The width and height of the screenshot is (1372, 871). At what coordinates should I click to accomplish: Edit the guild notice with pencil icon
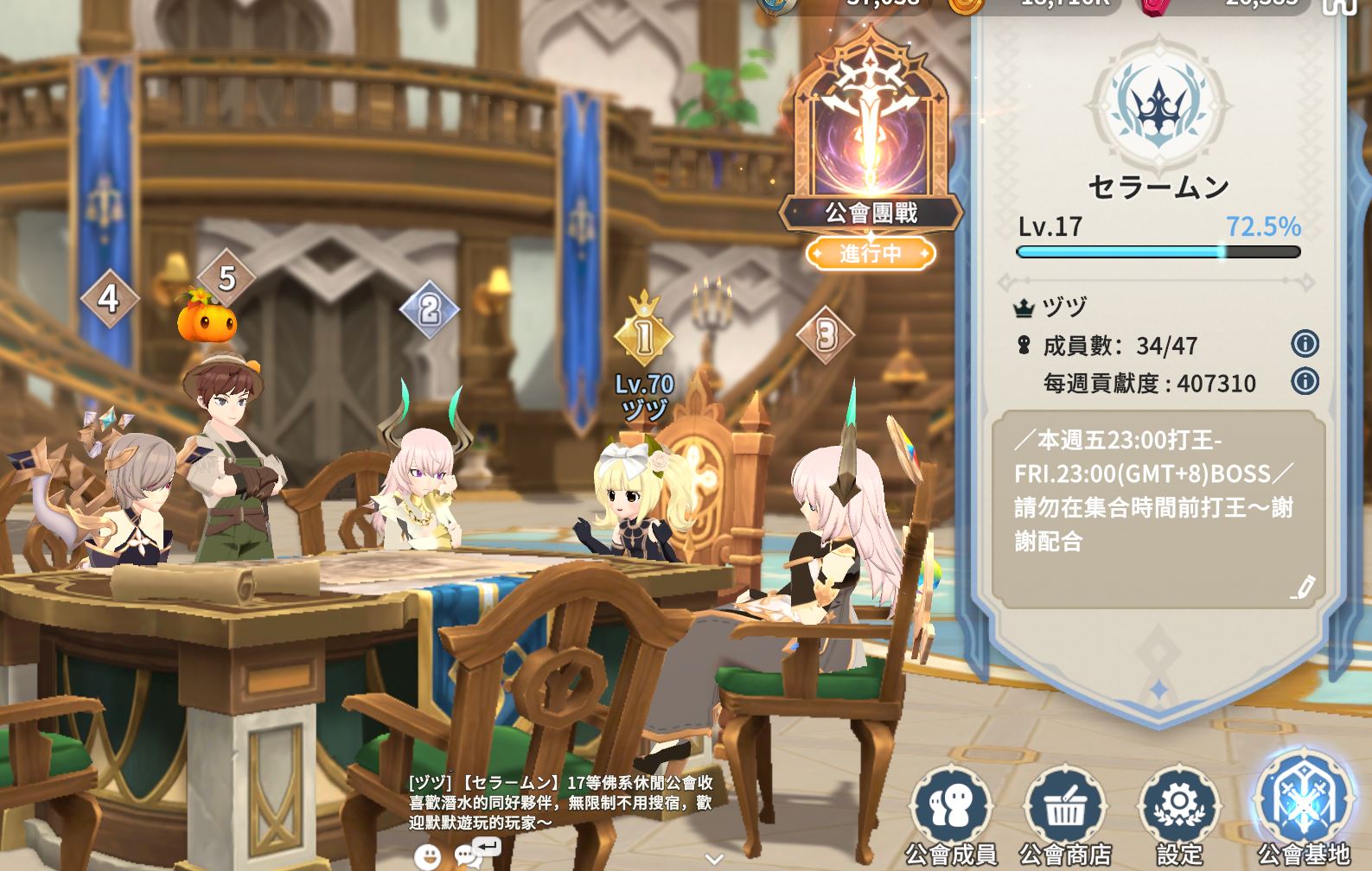click(x=1304, y=588)
